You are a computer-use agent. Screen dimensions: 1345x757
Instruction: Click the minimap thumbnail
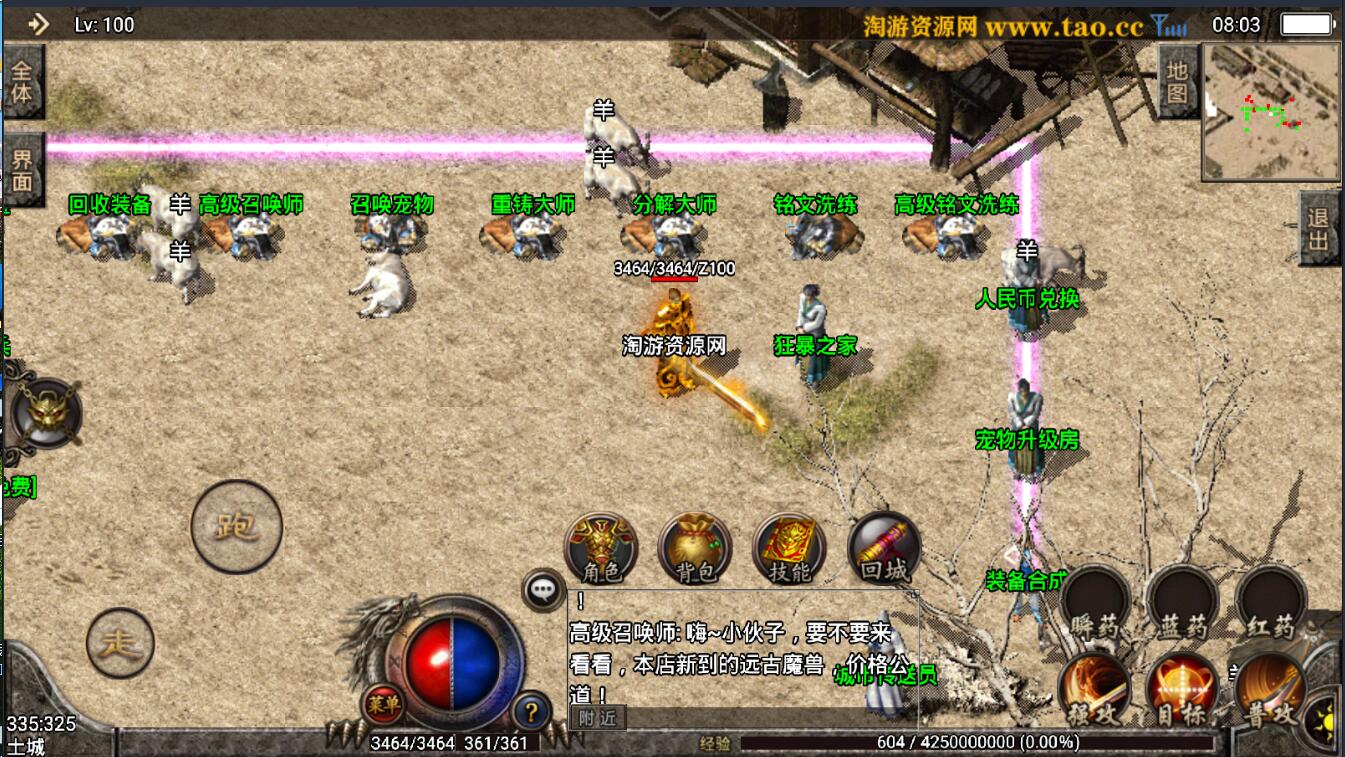1271,94
